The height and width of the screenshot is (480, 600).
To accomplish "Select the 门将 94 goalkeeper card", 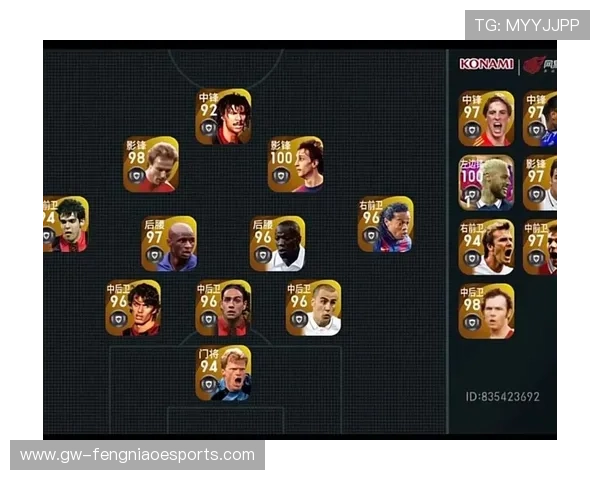I will [x=223, y=374].
